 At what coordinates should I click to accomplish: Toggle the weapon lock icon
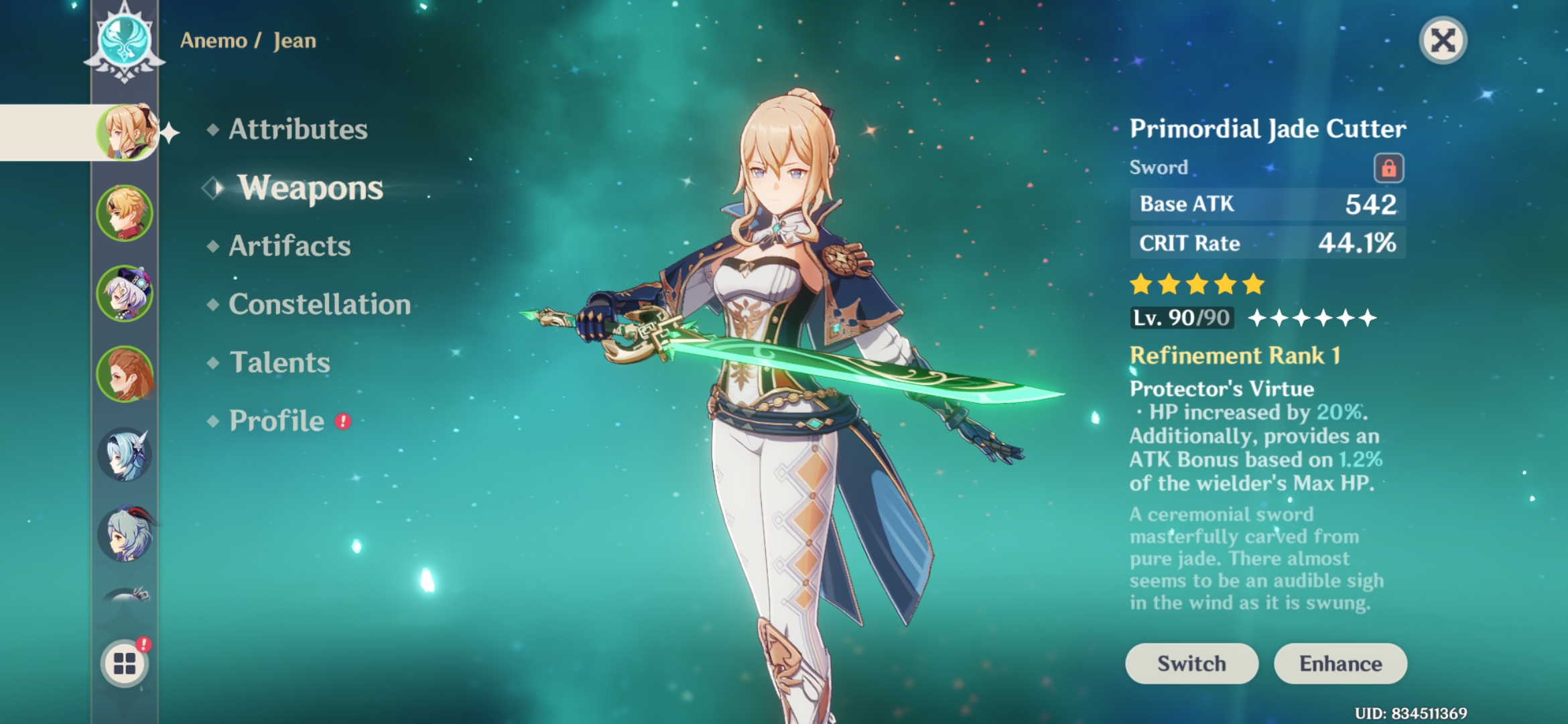pyautogui.click(x=1388, y=168)
